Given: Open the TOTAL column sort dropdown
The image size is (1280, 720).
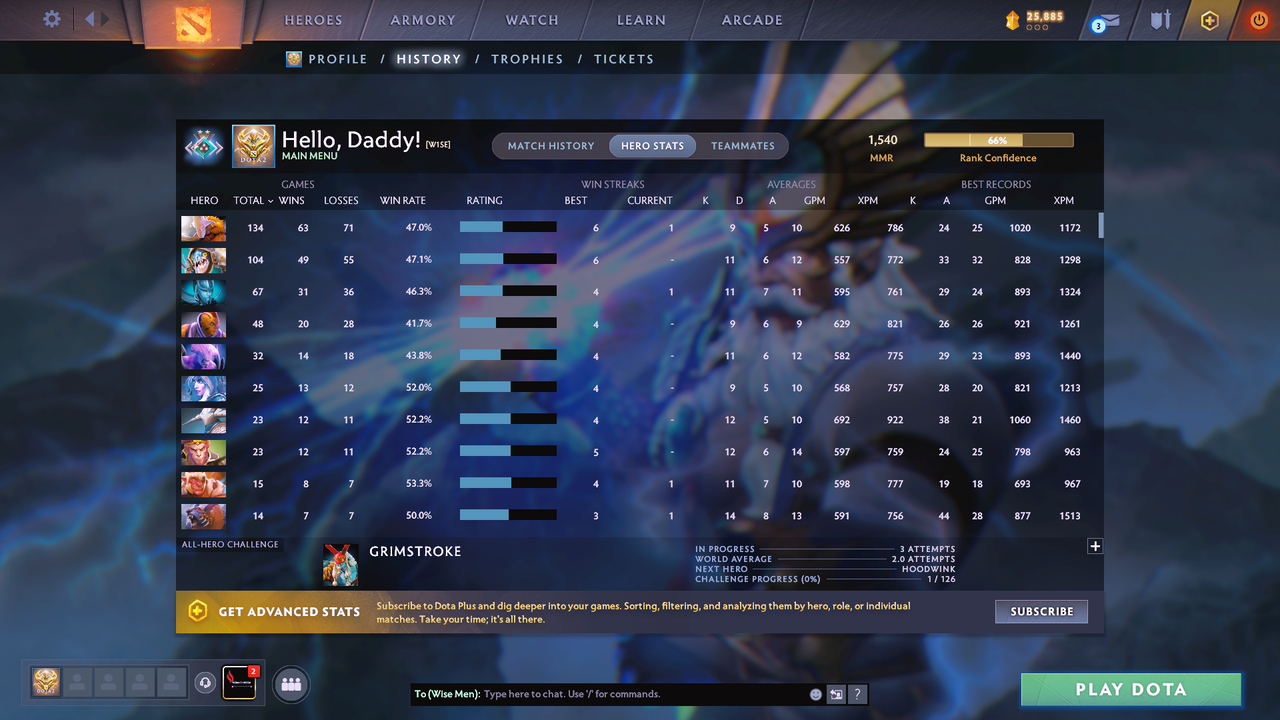Looking at the screenshot, I should pos(253,200).
